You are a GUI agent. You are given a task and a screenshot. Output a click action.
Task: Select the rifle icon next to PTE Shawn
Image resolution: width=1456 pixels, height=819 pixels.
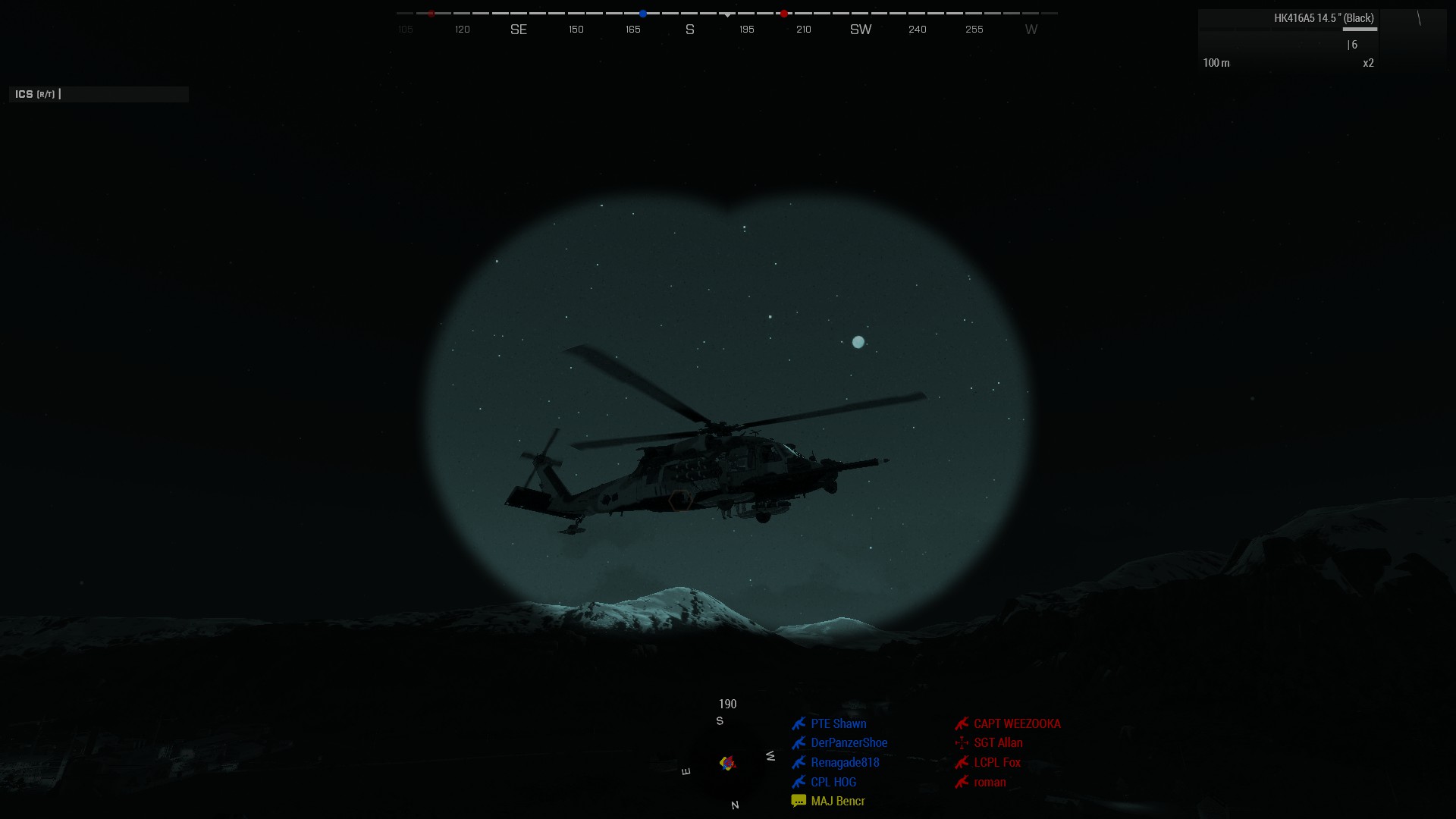pos(800,723)
